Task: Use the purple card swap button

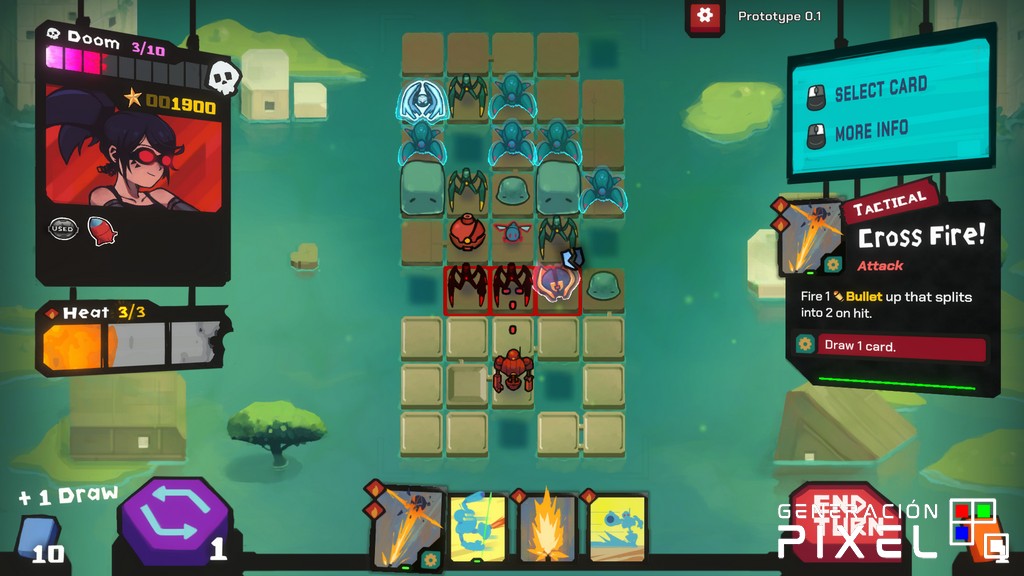Action: [x=175, y=519]
